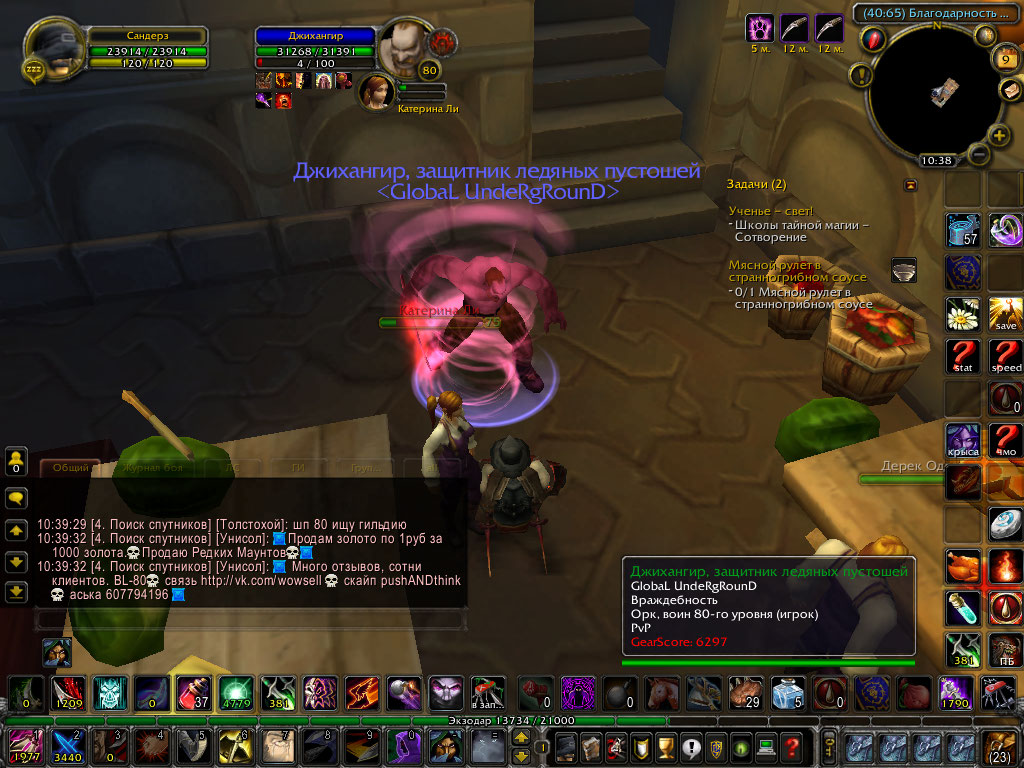Viewport: 1024px width, 768px height.
Task: Open the calendar button showing 9
Action: pyautogui.click(x=1004, y=59)
